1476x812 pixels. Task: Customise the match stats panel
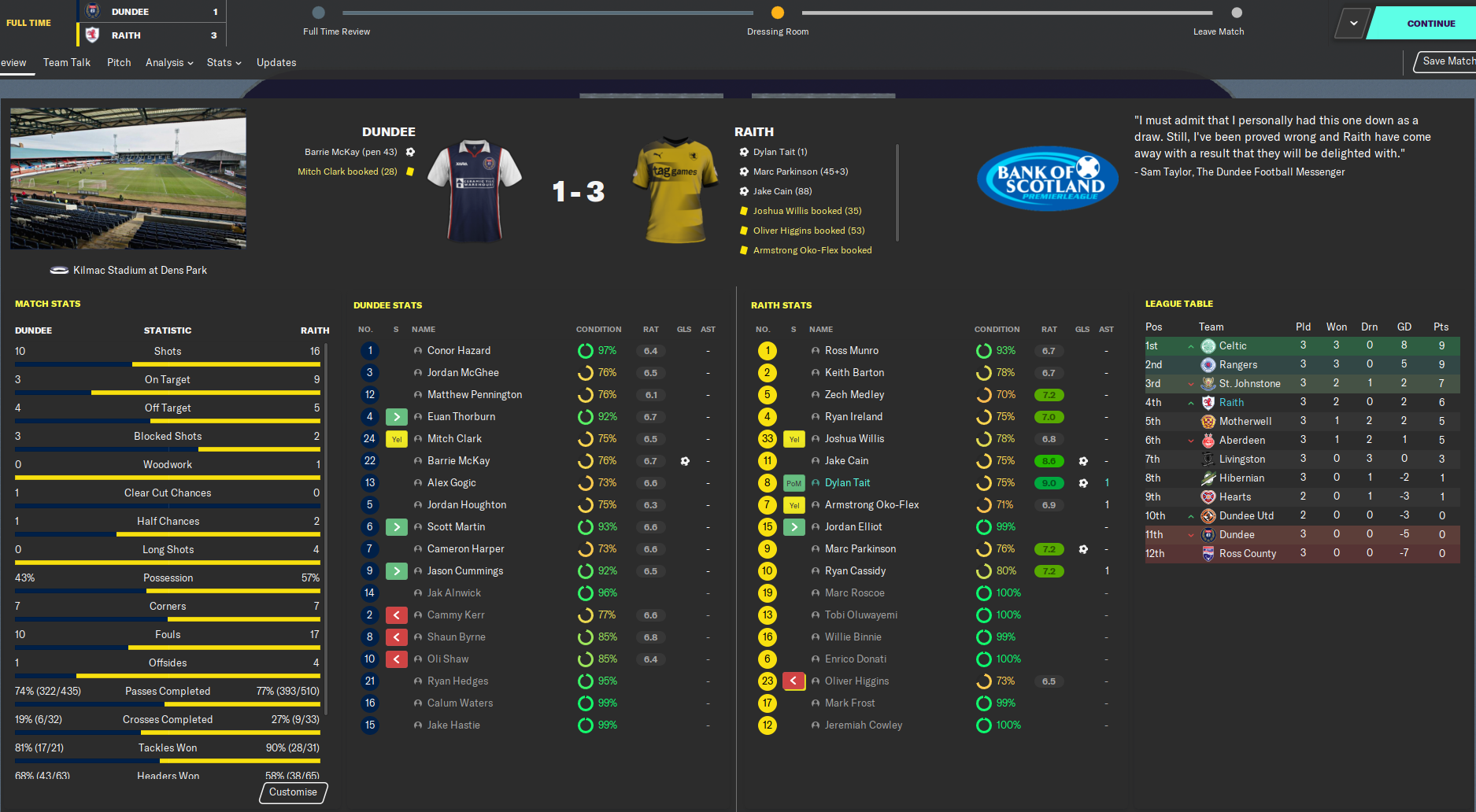pos(293,792)
